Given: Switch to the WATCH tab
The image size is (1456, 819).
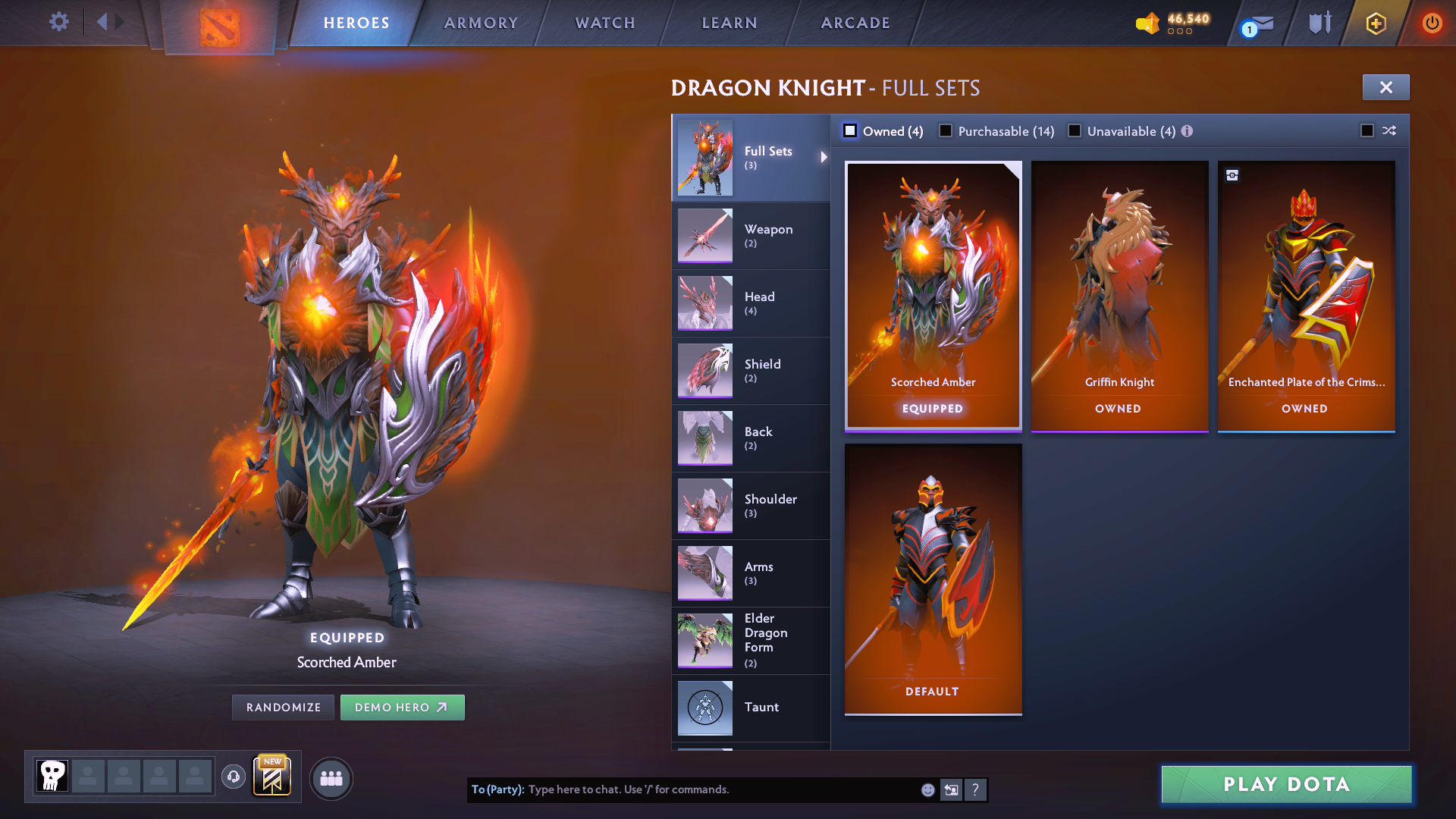Looking at the screenshot, I should [604, 23].
